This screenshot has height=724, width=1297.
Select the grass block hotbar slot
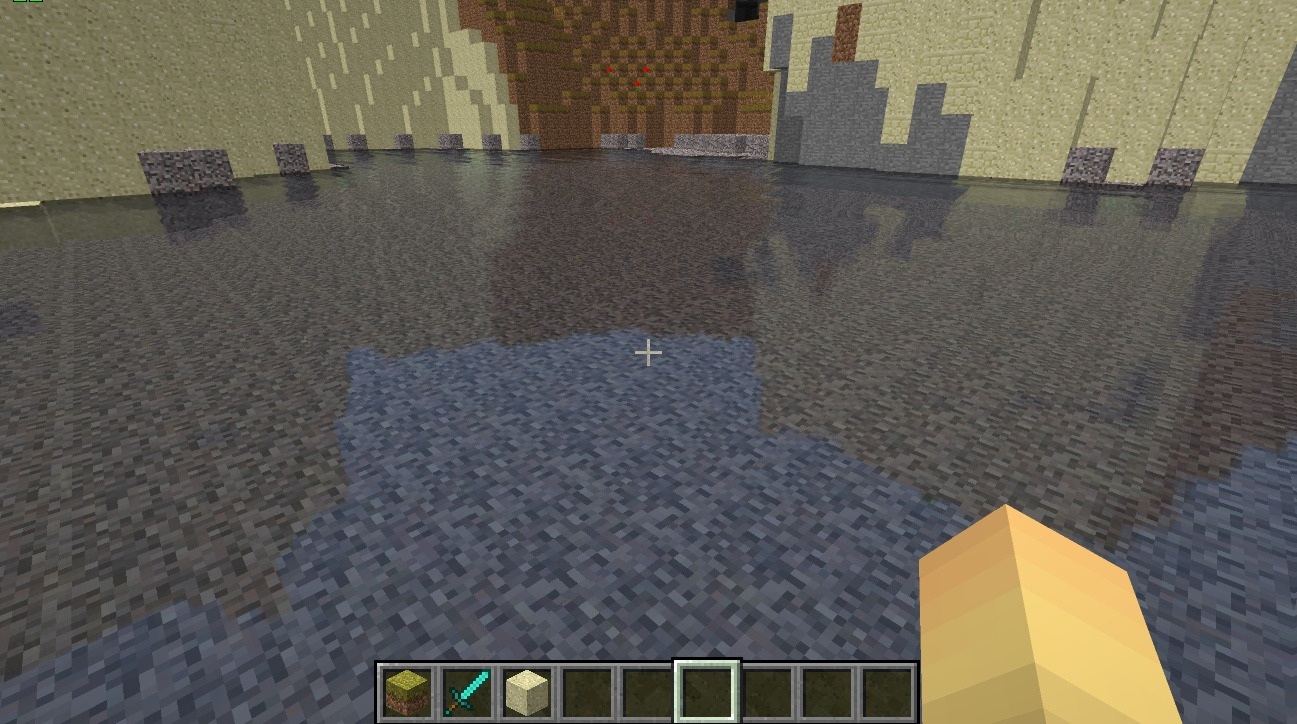407,692
